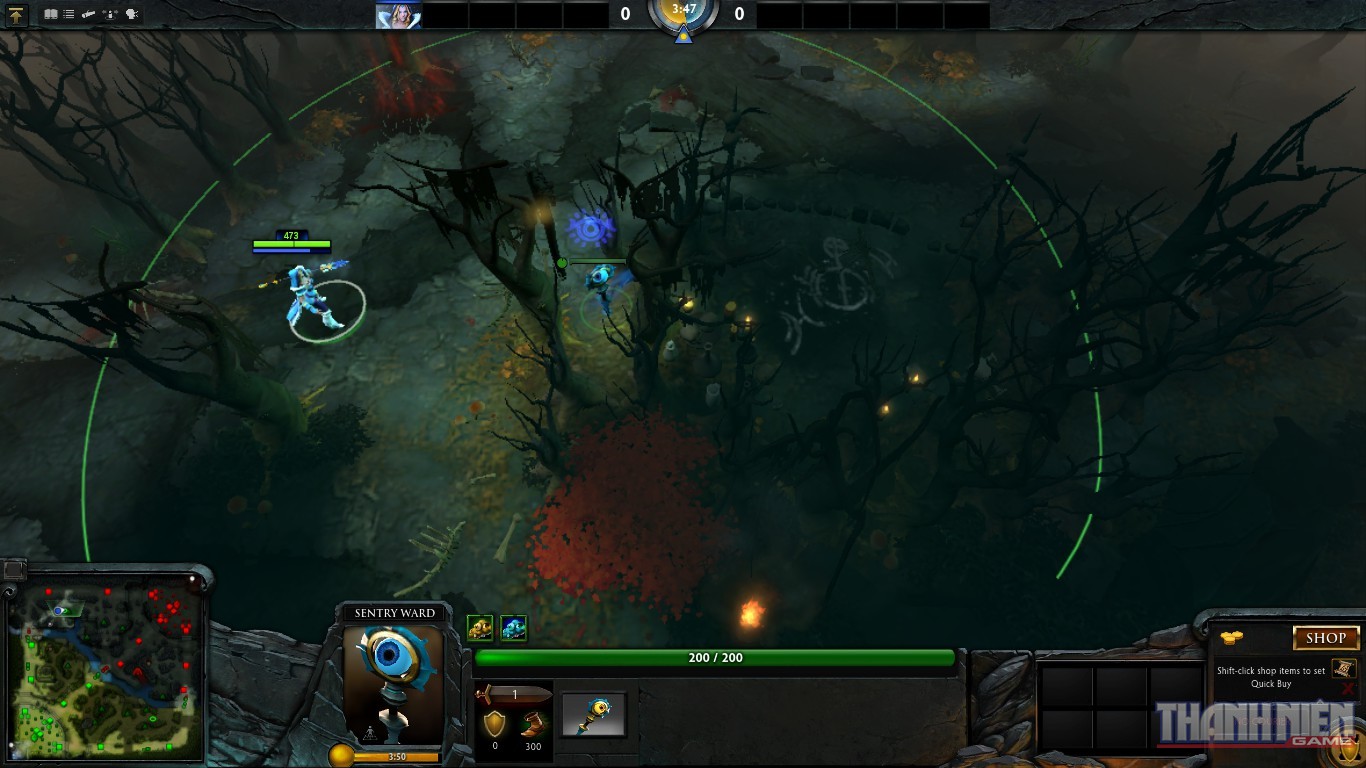Click the blue donkey buff icon above the health bar
The width and height of the screenshot is (1366, 768).
pos(513,627)
